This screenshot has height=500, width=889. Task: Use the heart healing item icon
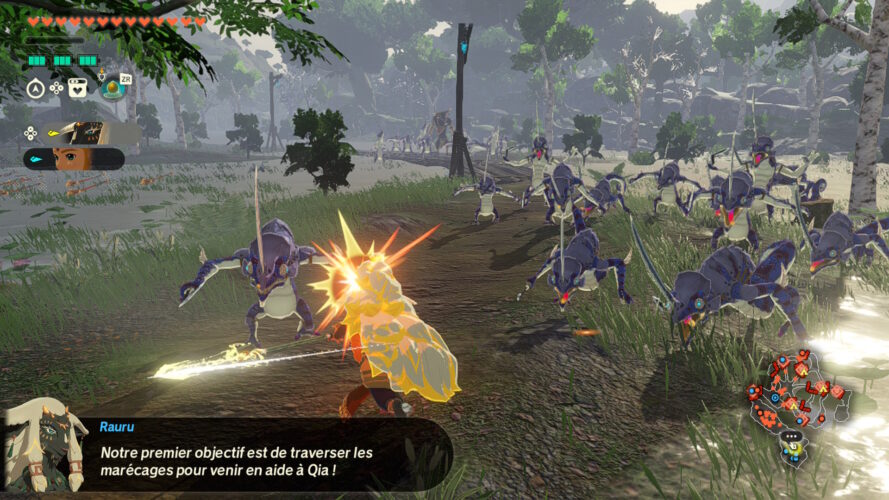(78, 88)
